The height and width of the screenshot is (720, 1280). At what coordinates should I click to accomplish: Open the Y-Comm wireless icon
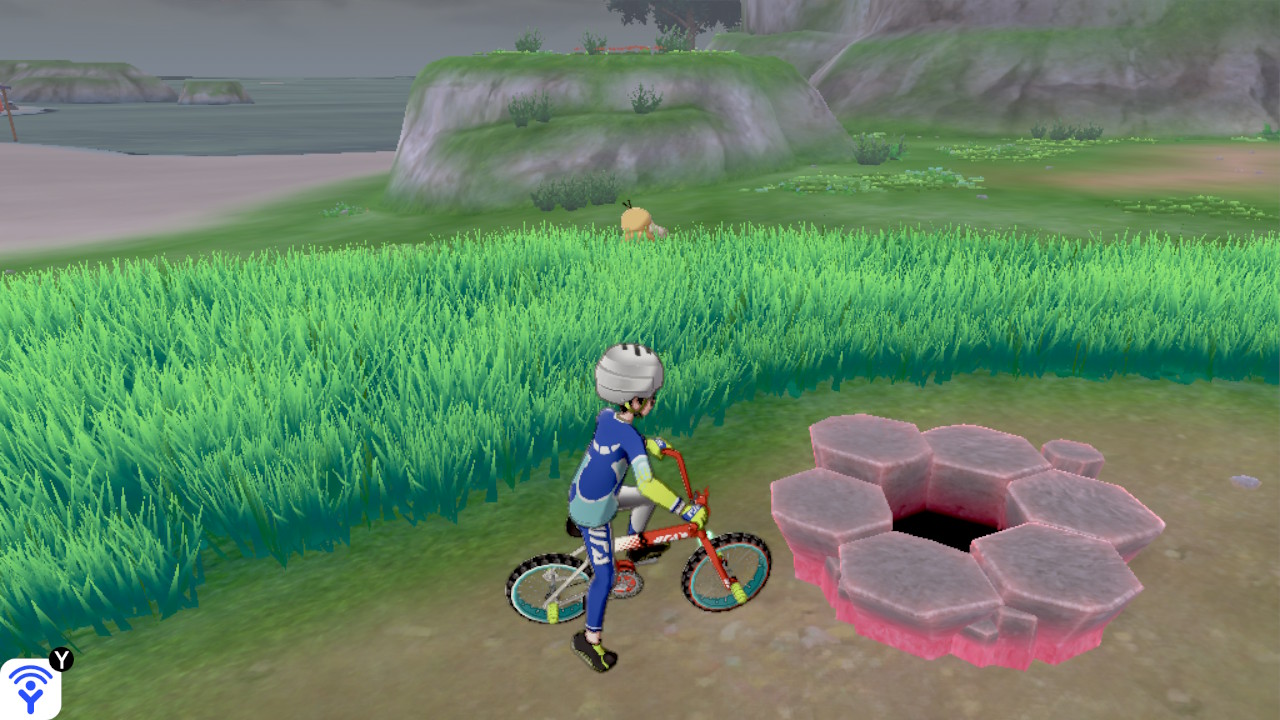[30, 688]
